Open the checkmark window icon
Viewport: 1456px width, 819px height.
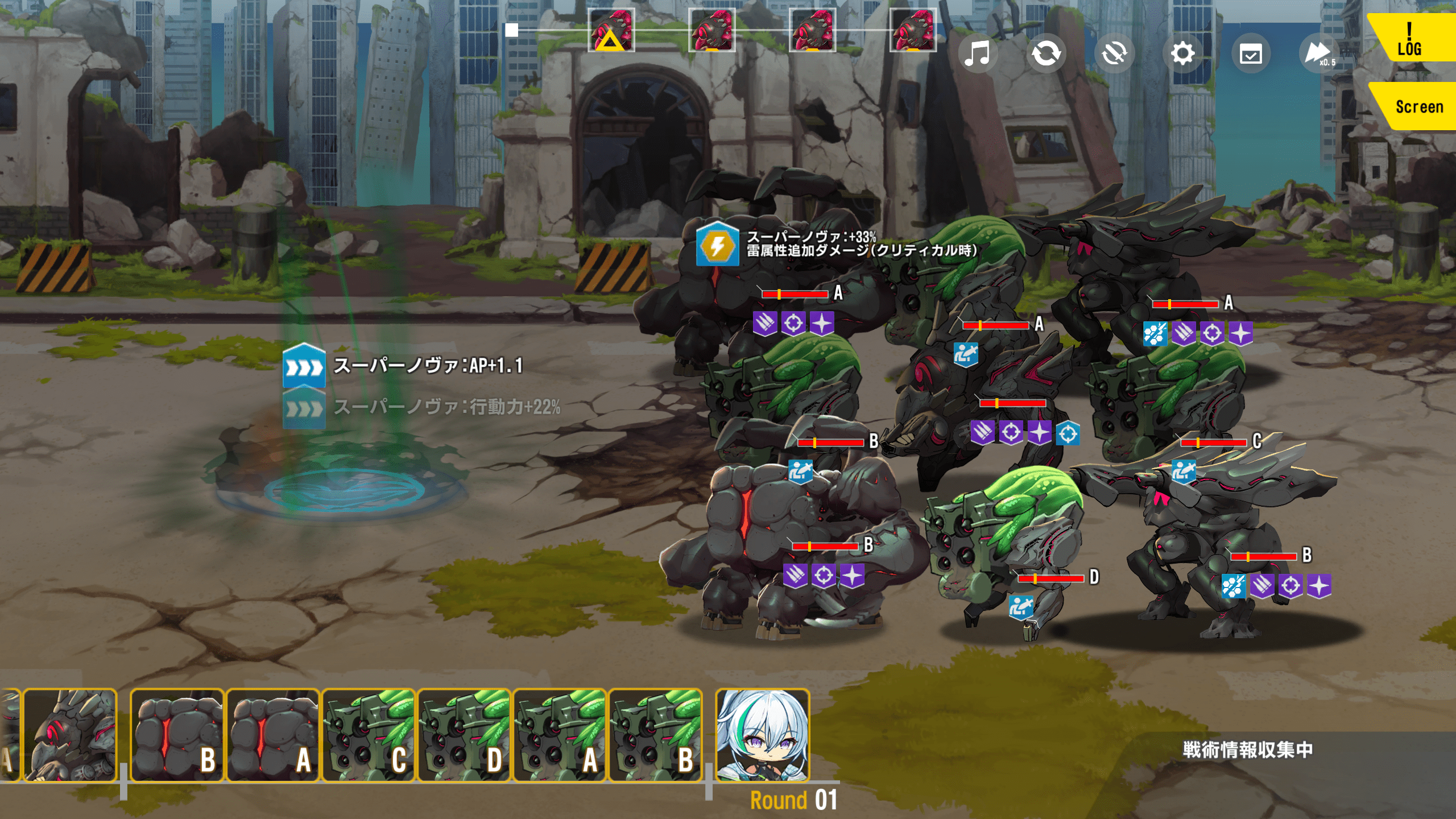(x=1251, y=55)
